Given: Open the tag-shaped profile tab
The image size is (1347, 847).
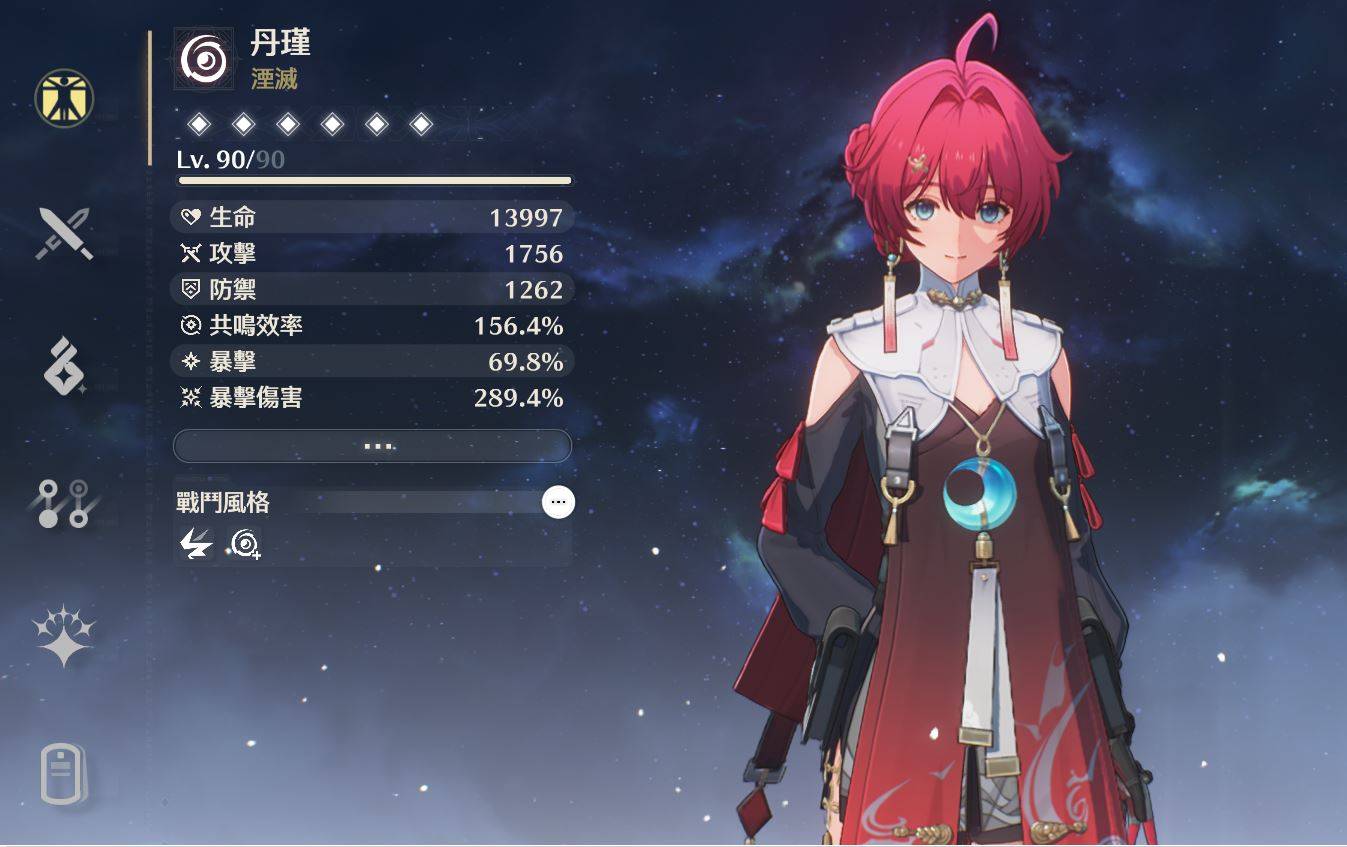Looking at the screenshot, I should pos(64,773).
